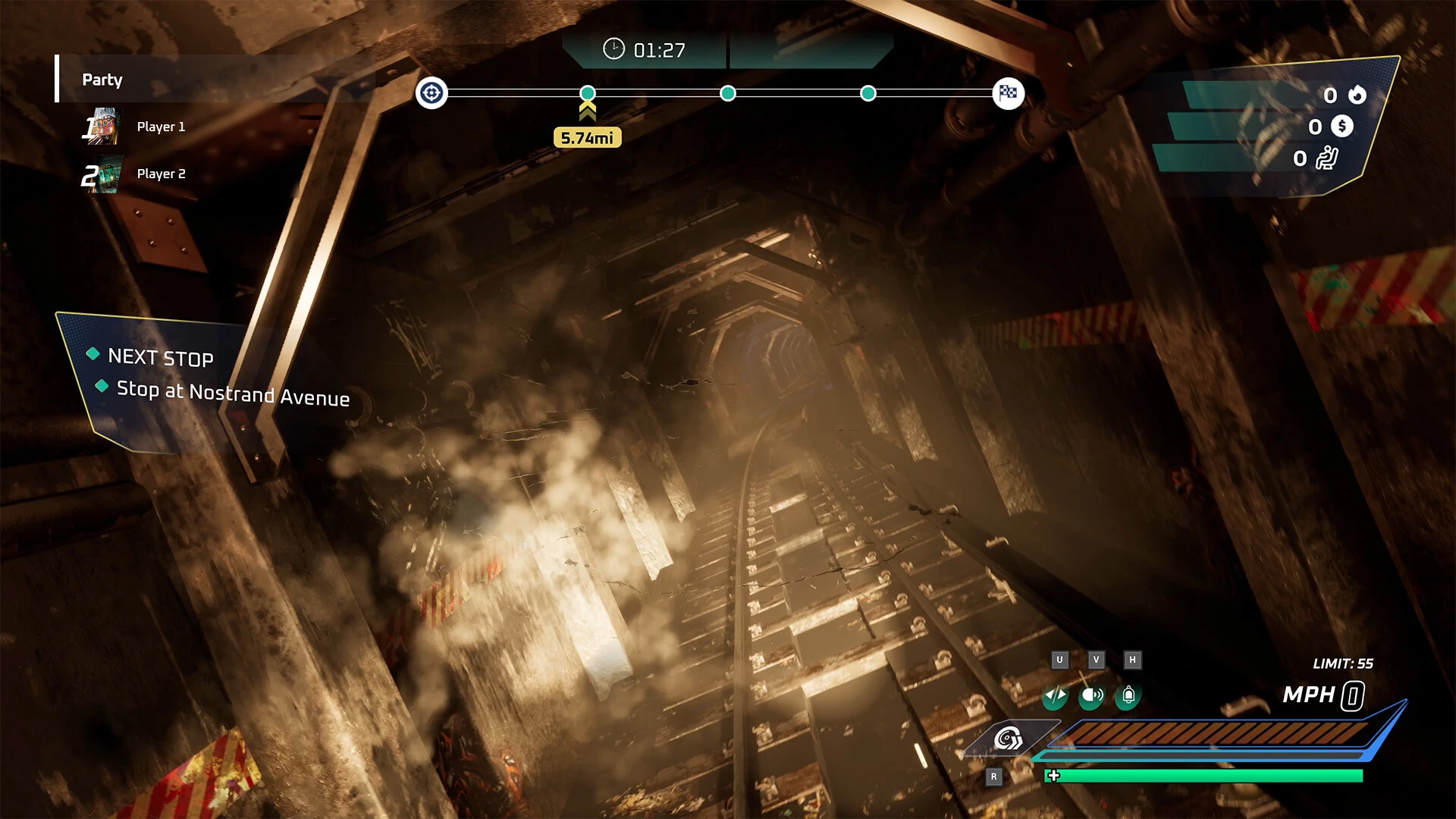Select the stop marker above 5.74mi
Image resolution: width=1456 pixels, height=819 pixels.
coord(588,93)
